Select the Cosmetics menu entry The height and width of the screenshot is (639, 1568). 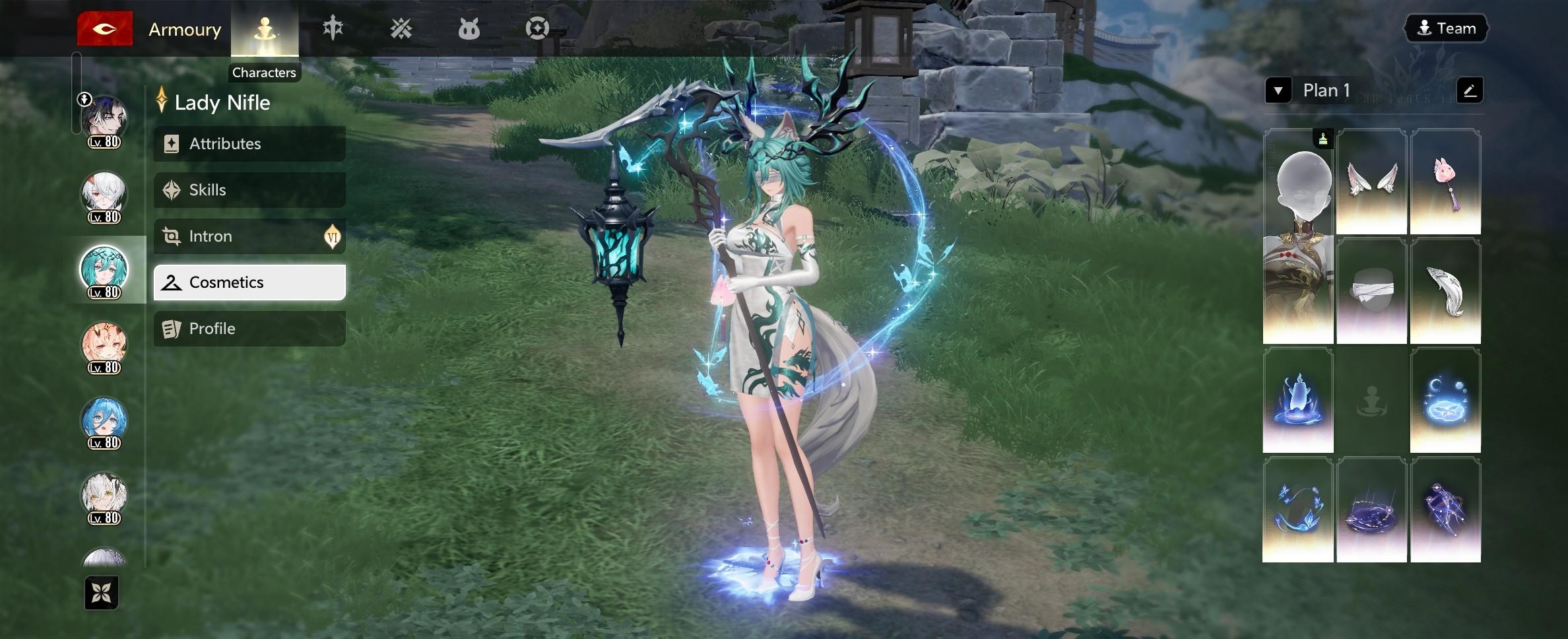pyautogui.click(x=249, y=283)
